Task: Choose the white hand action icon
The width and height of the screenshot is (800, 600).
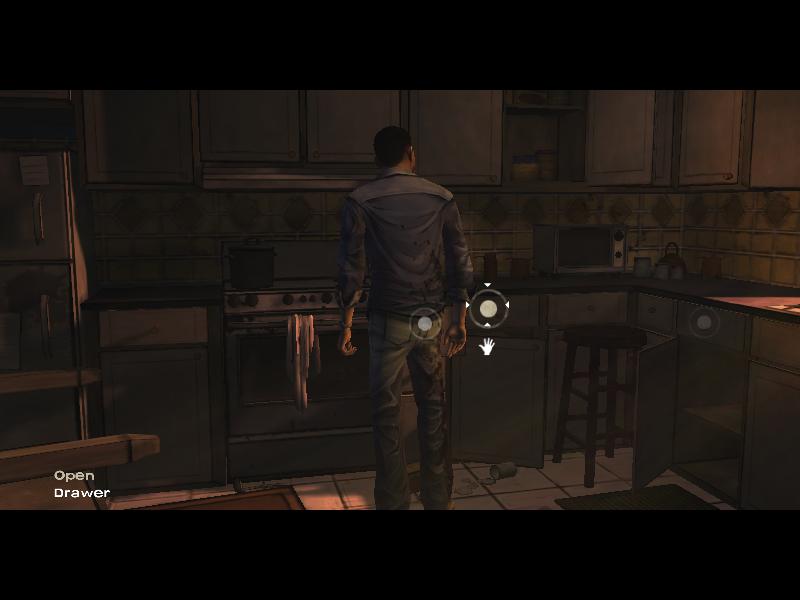Action: tap(488, 346)
